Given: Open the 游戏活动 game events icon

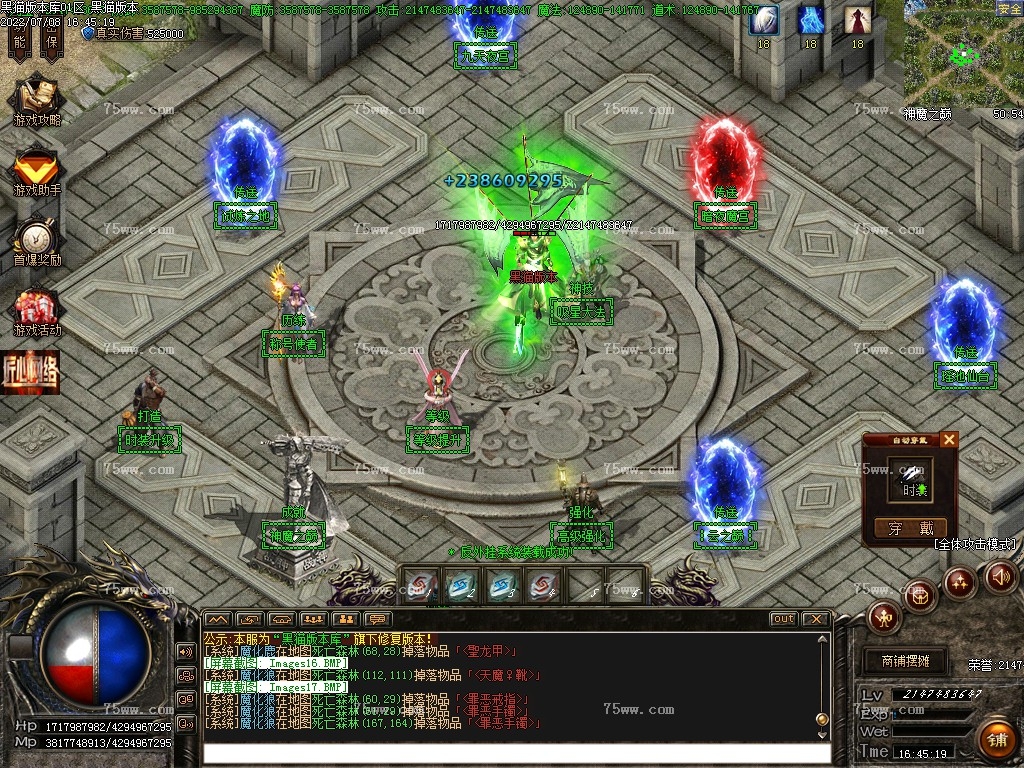Looking at the screenshot, I should point(37,308).
